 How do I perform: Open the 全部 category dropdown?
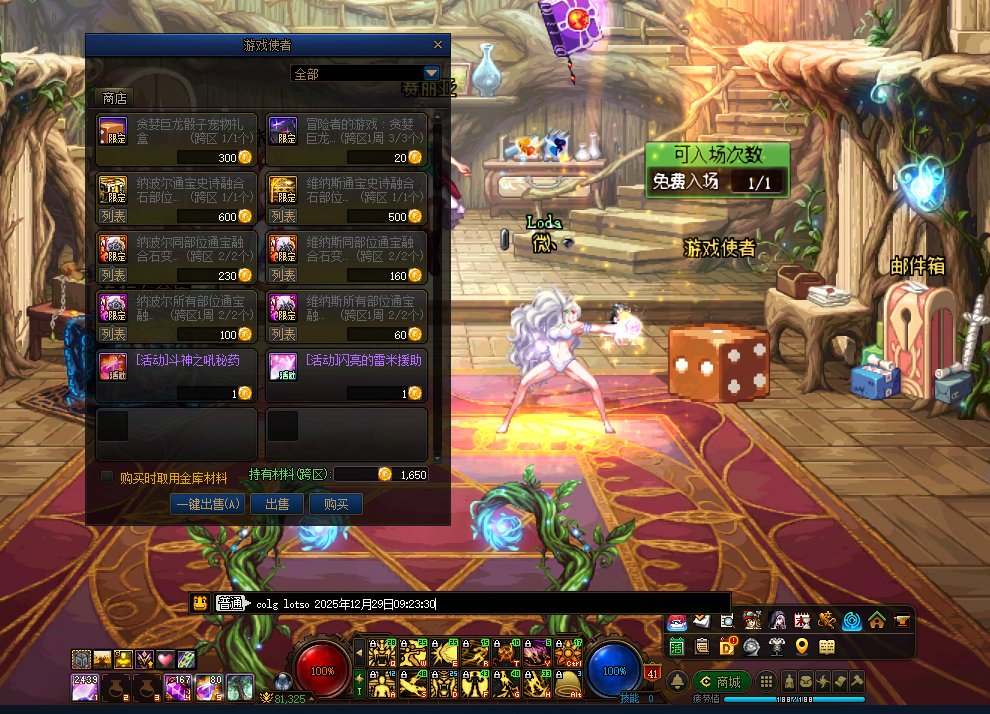431,73
